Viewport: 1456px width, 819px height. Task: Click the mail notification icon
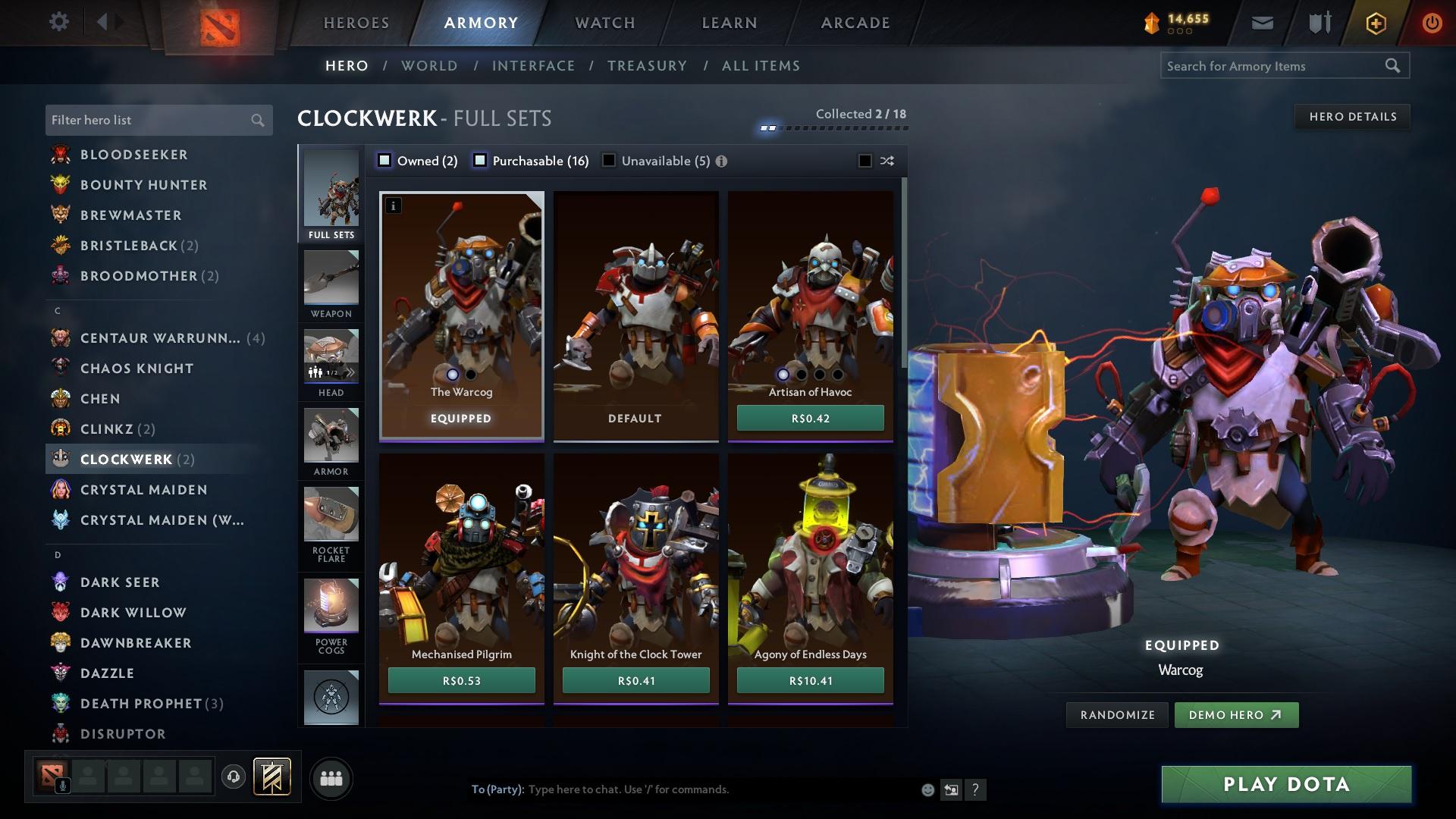pyautogui.click(x=1262, y=22)
